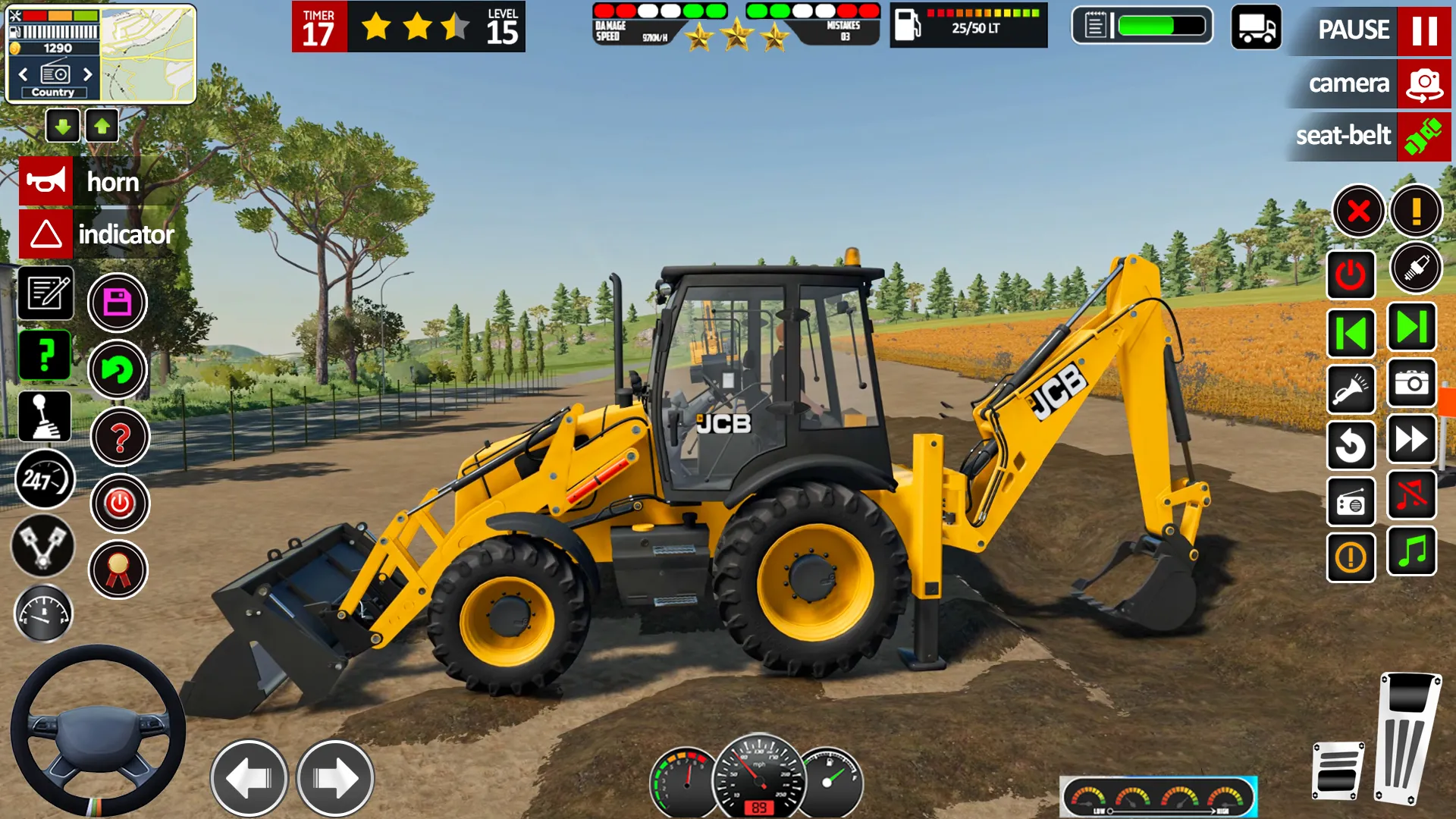Collapse the minimap with the up arrow

click(102, 126)
